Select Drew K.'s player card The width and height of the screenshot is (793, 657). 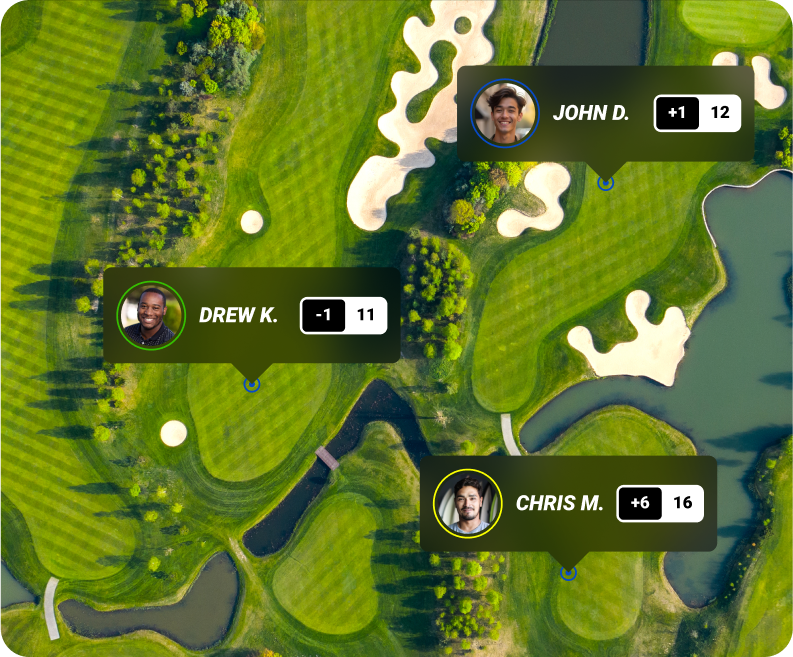(238, 315)
